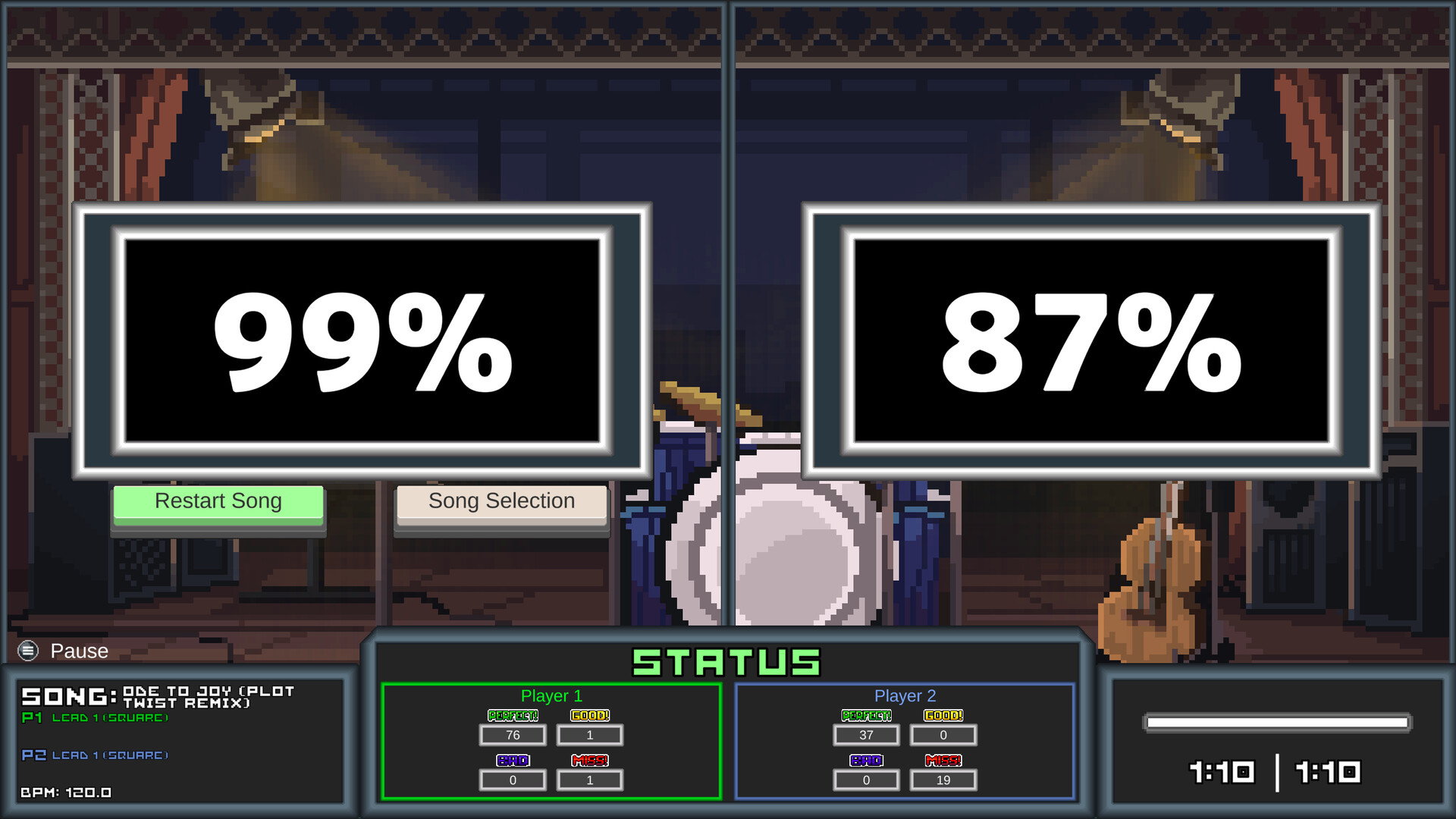Click Player 1's Miss! badge
The height and width of the screenshot is (819, 1456).
coord(590,760)
